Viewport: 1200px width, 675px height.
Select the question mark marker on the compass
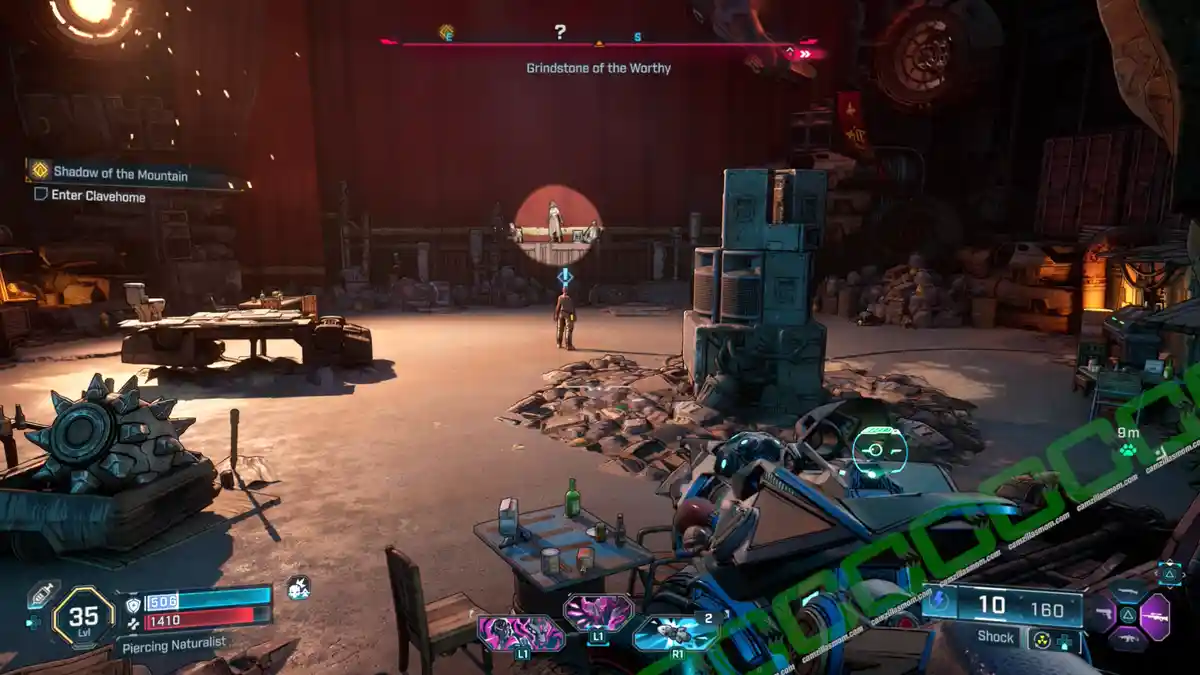point(560,32)
